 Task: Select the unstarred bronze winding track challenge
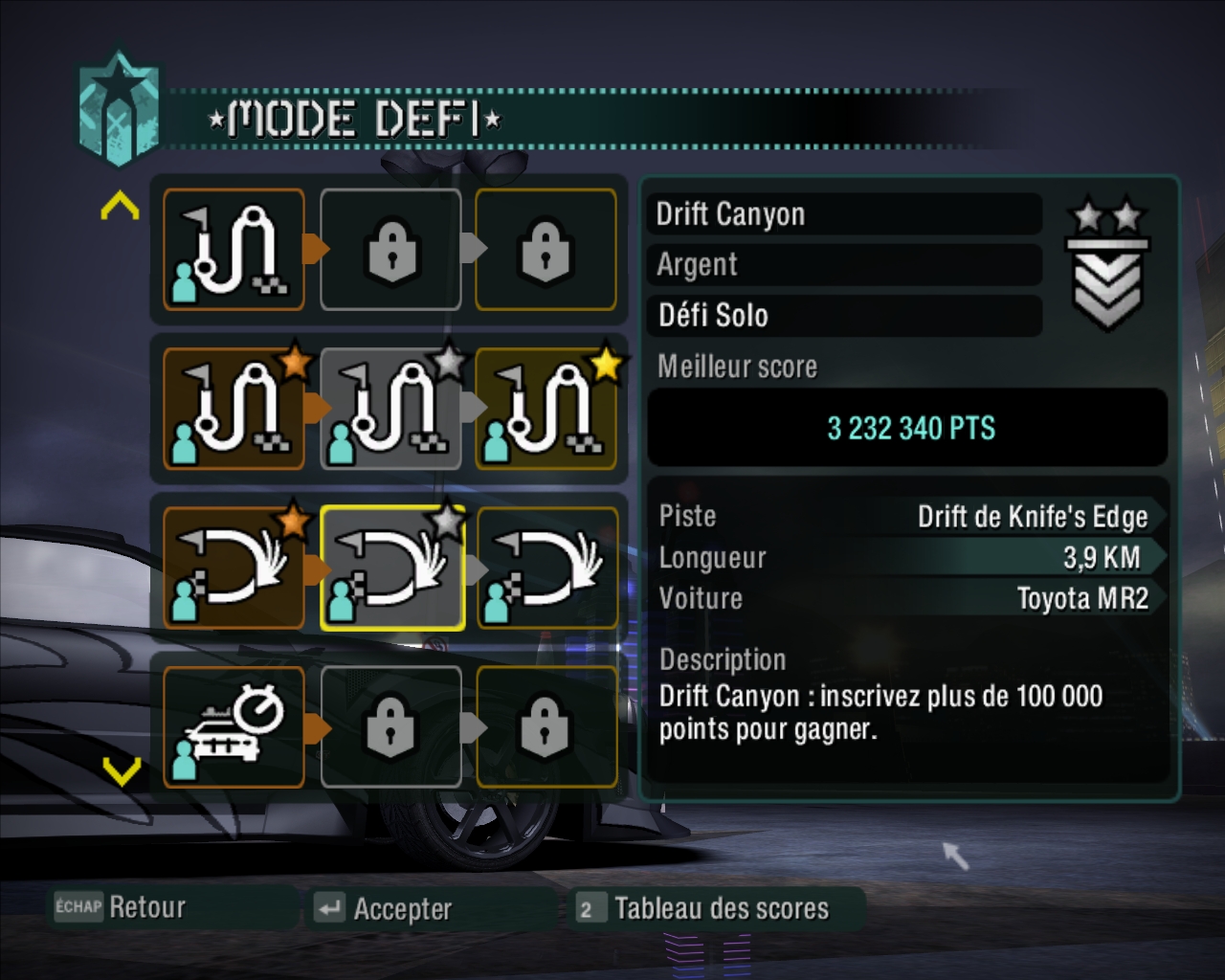234,250
